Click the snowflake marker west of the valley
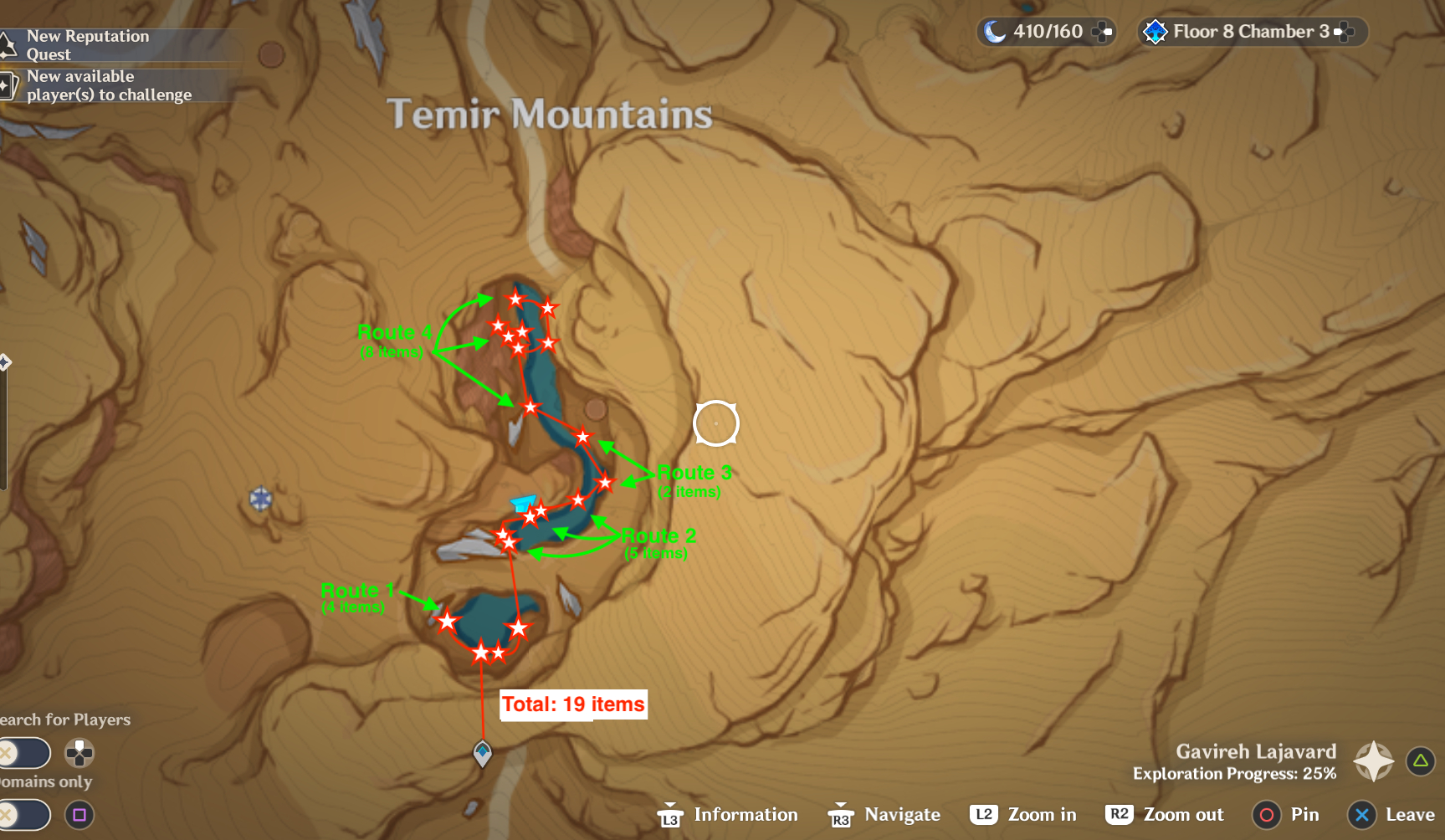Screen dimensions: 1445x840 click(x=259, y=499)
